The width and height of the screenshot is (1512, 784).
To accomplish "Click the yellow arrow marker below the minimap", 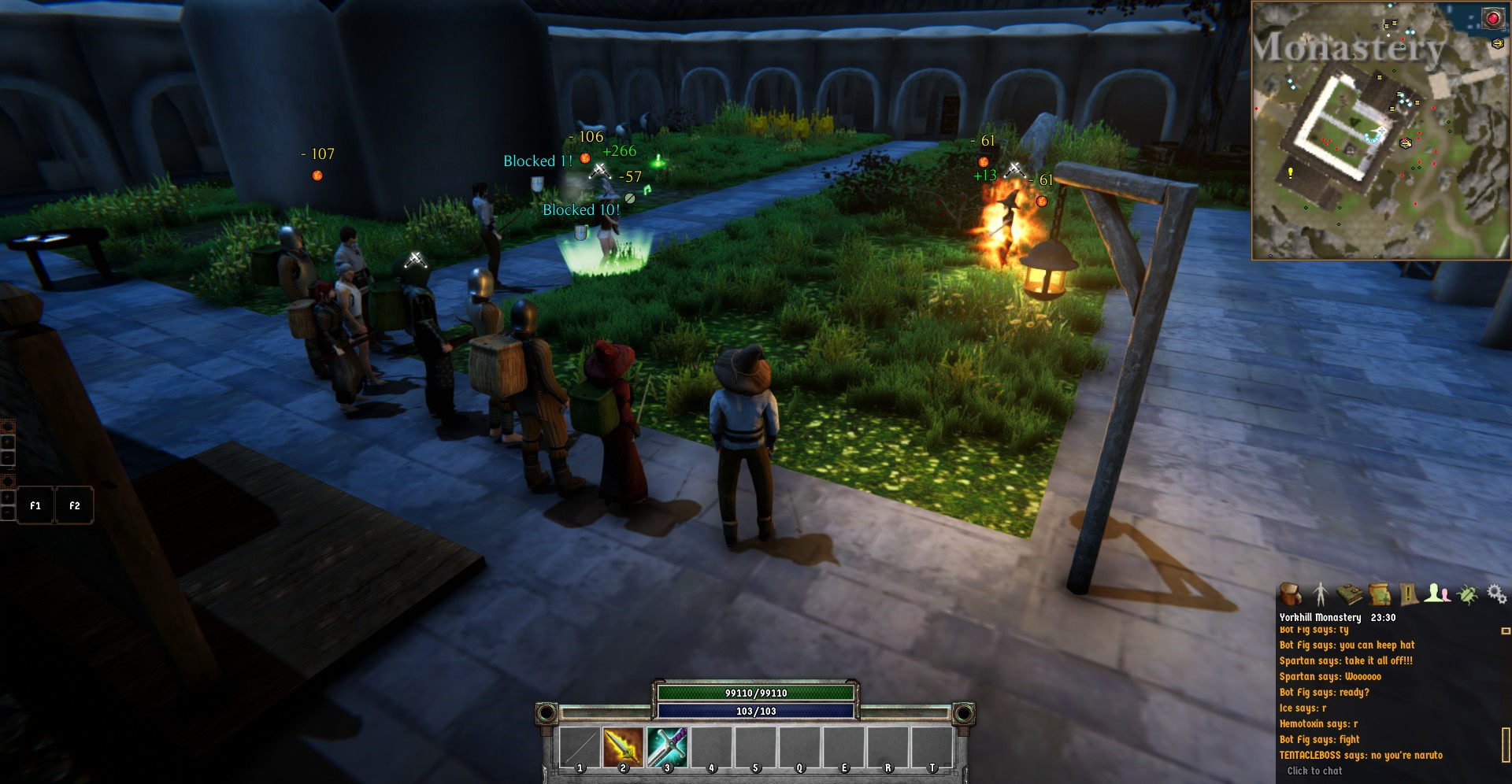I will tap(1498, 43).
